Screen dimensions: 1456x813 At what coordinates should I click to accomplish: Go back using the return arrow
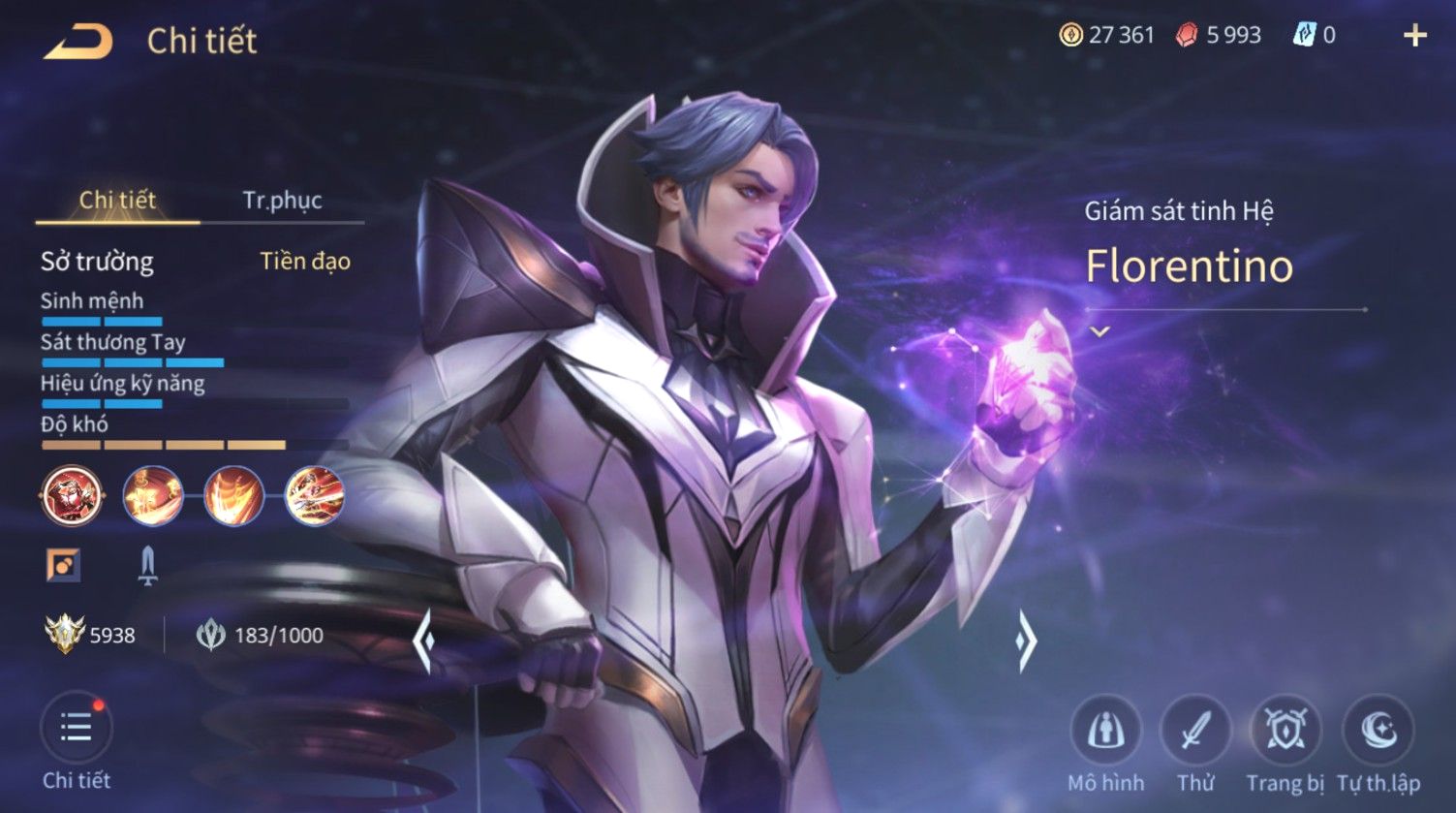click(x=78, y=42)
